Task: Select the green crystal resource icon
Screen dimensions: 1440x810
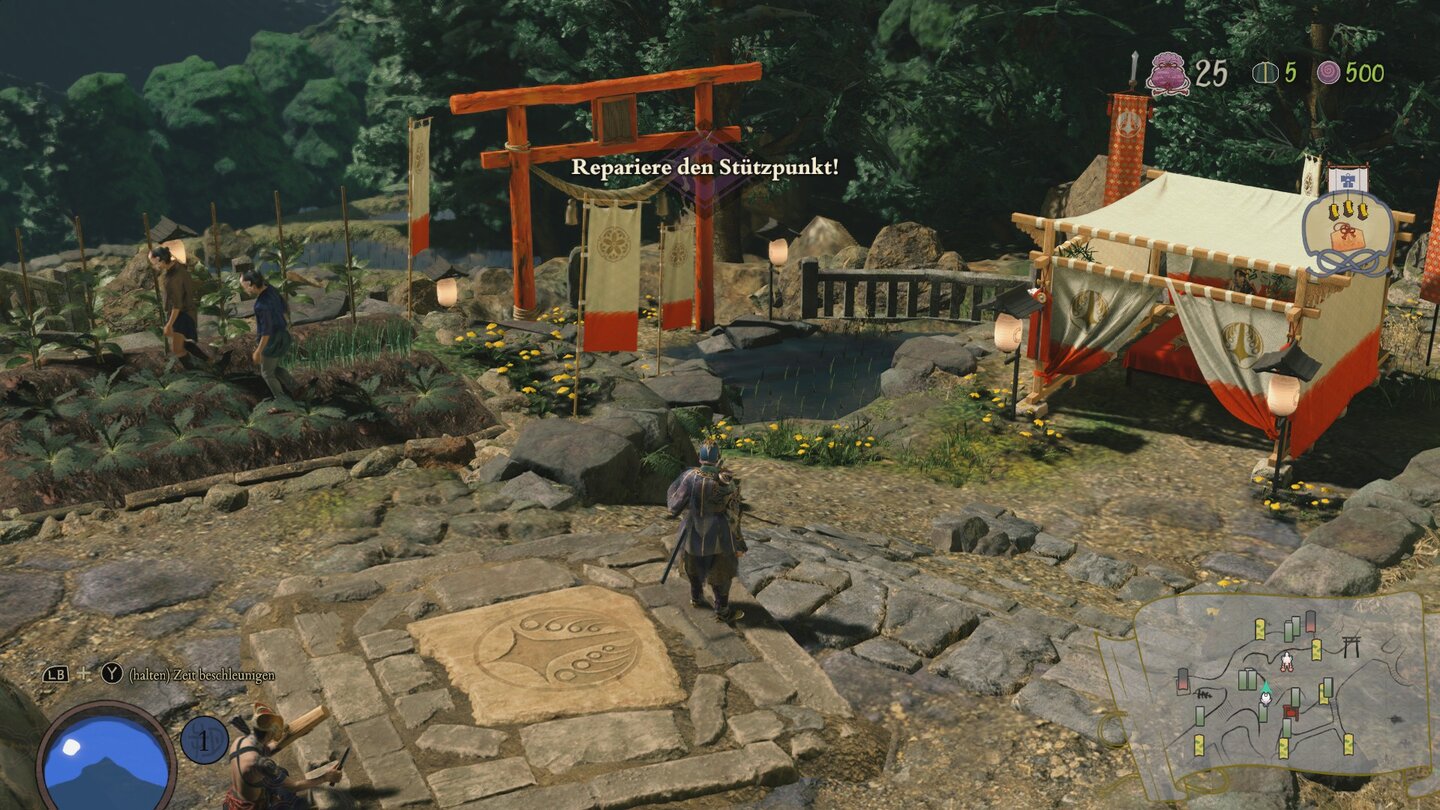Action: (1266, 72)
